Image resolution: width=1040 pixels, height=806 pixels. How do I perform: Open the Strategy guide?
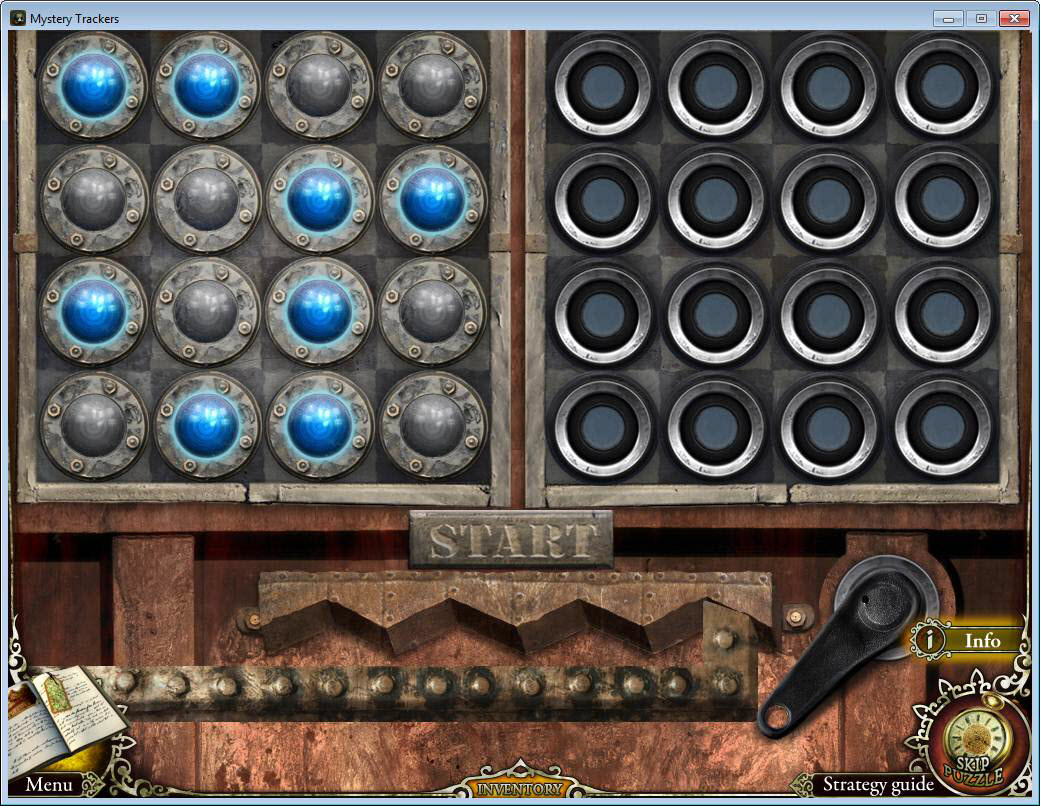click(x=877, y=785)
